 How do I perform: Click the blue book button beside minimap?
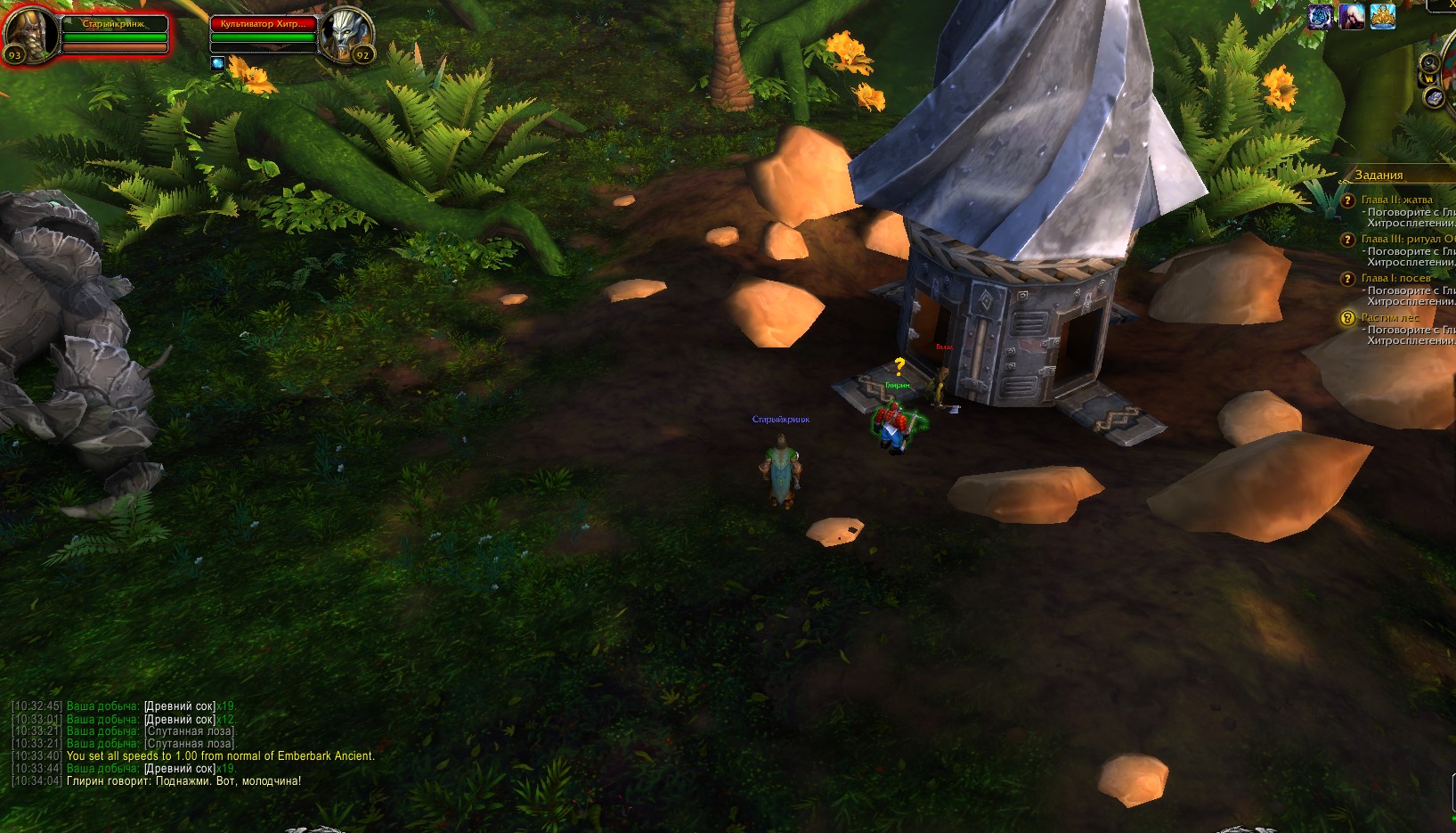(1434, 98)
